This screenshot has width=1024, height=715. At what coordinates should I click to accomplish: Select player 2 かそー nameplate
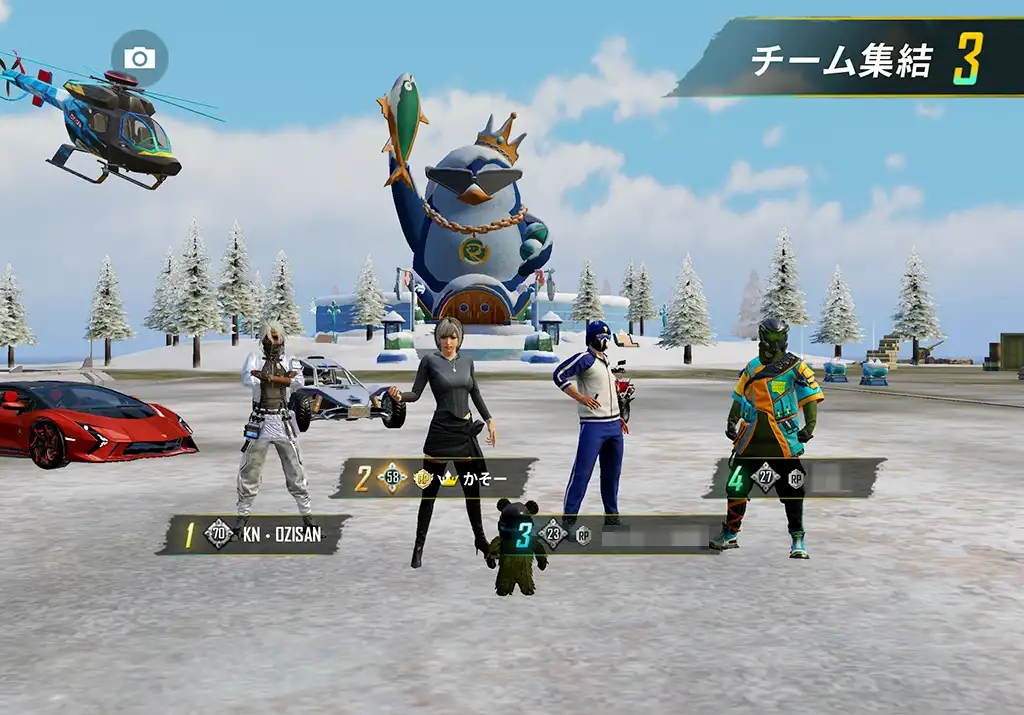click(x=437, y=478)
